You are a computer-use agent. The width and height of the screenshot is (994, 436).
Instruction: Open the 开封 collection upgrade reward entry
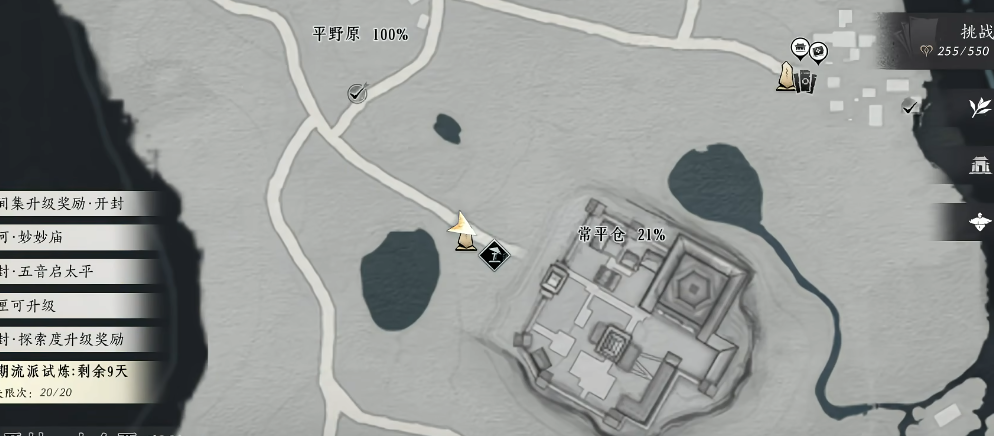click(x=75, y=204)
